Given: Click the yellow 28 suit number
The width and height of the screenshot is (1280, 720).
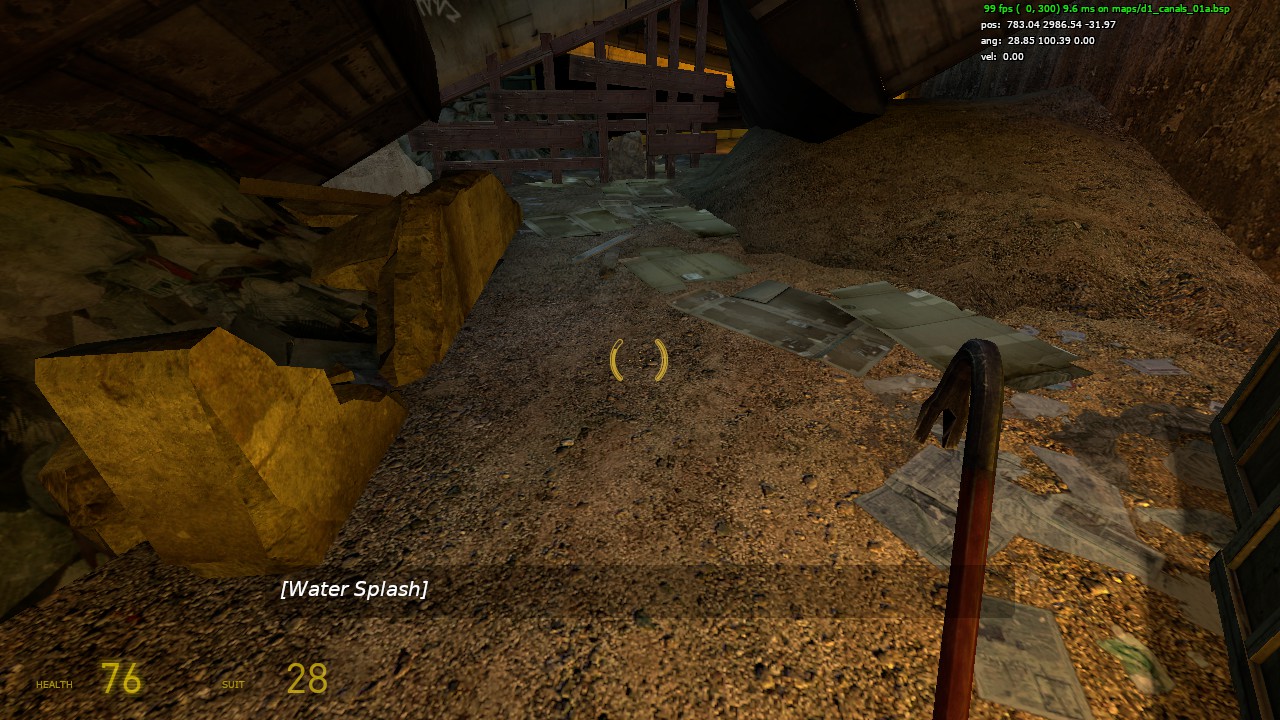Looking at the screenshot, I should click(305, 679).
